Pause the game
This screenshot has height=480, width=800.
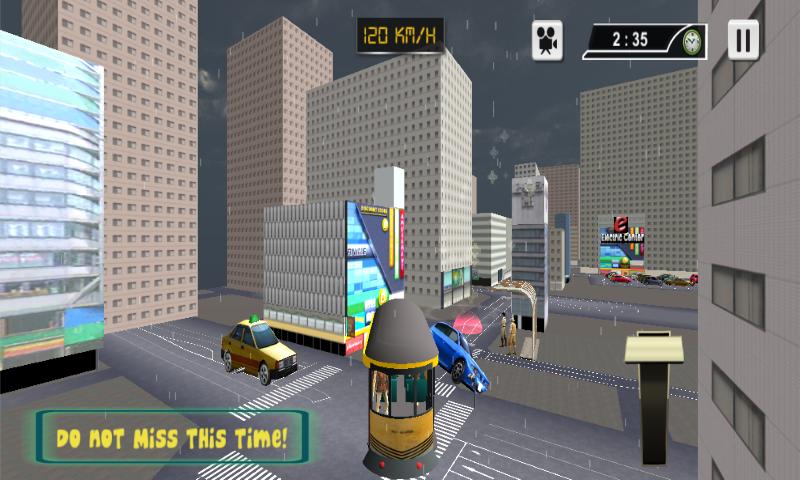tap(743, 40)
